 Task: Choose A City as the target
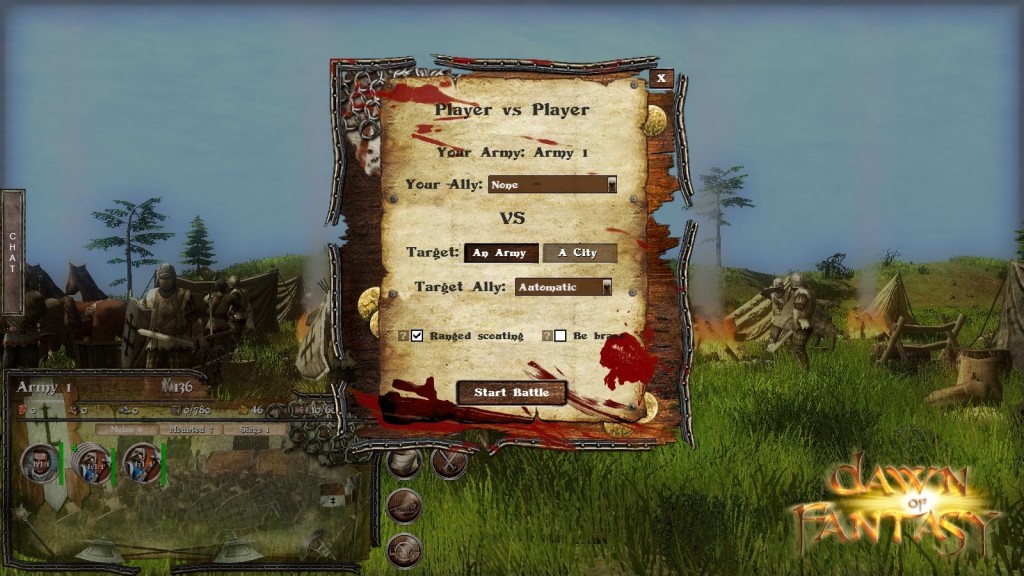579,253
